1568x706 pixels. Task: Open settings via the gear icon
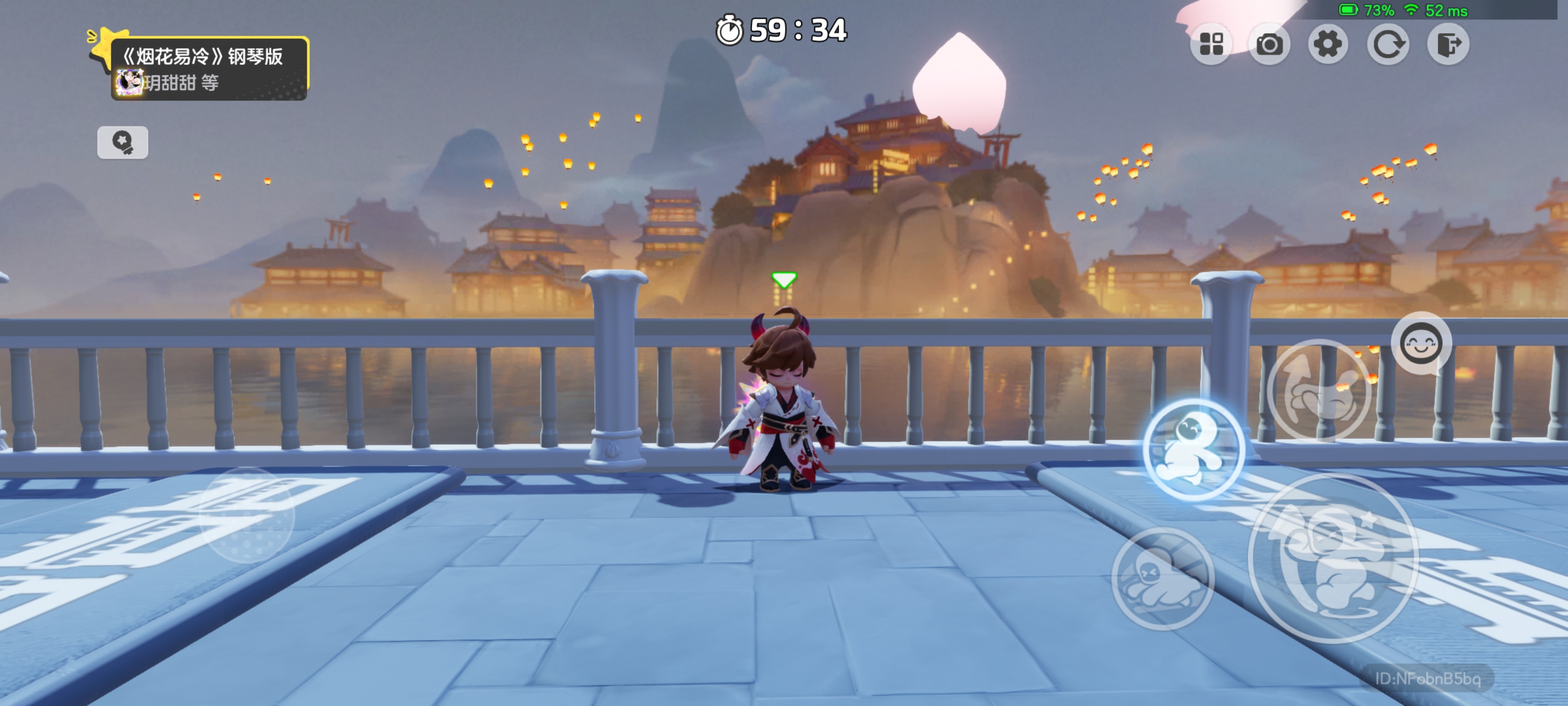pyautogui.click(x=1327, y=44)
